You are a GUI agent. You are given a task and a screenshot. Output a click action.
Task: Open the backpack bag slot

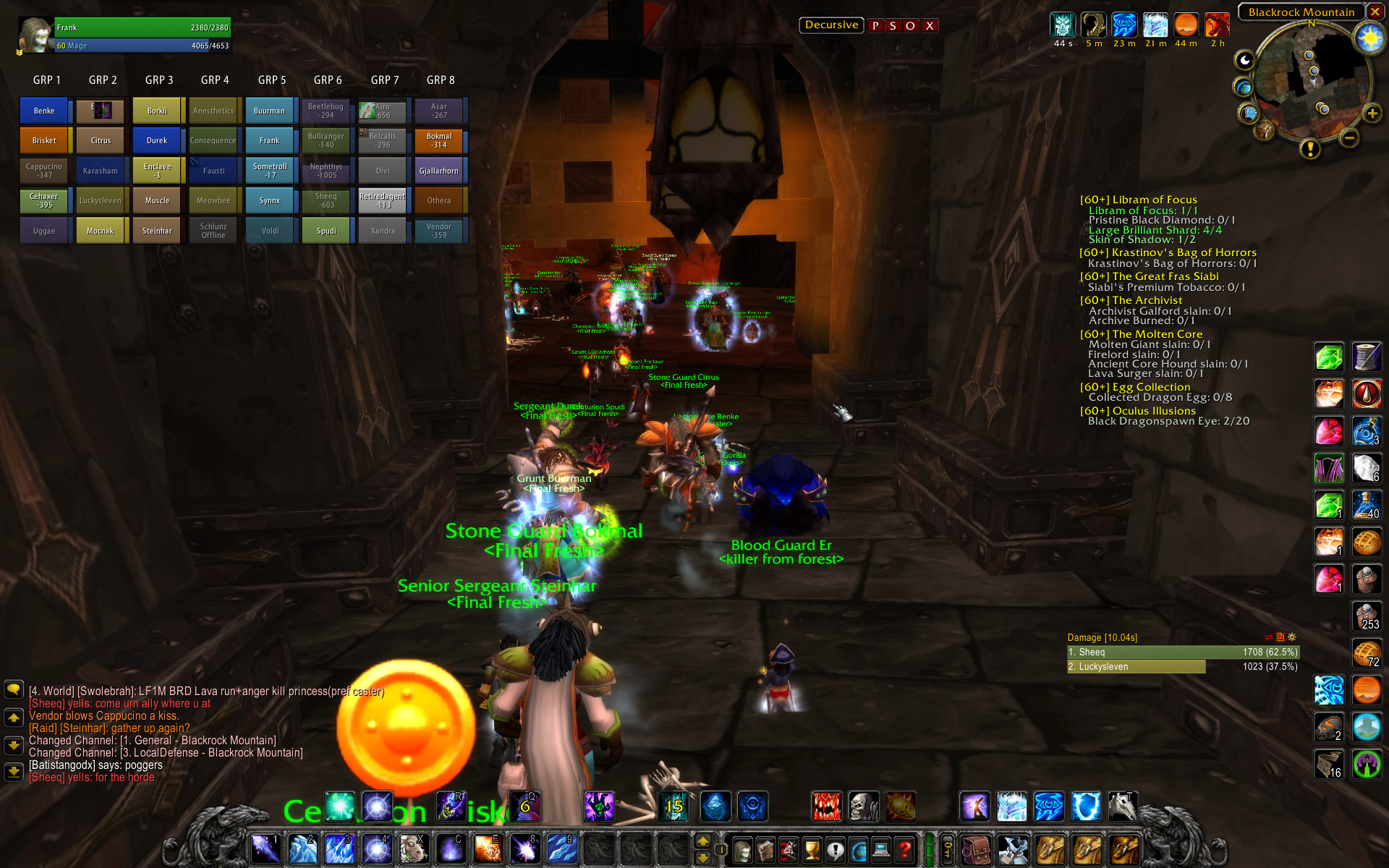pos(977,850)
